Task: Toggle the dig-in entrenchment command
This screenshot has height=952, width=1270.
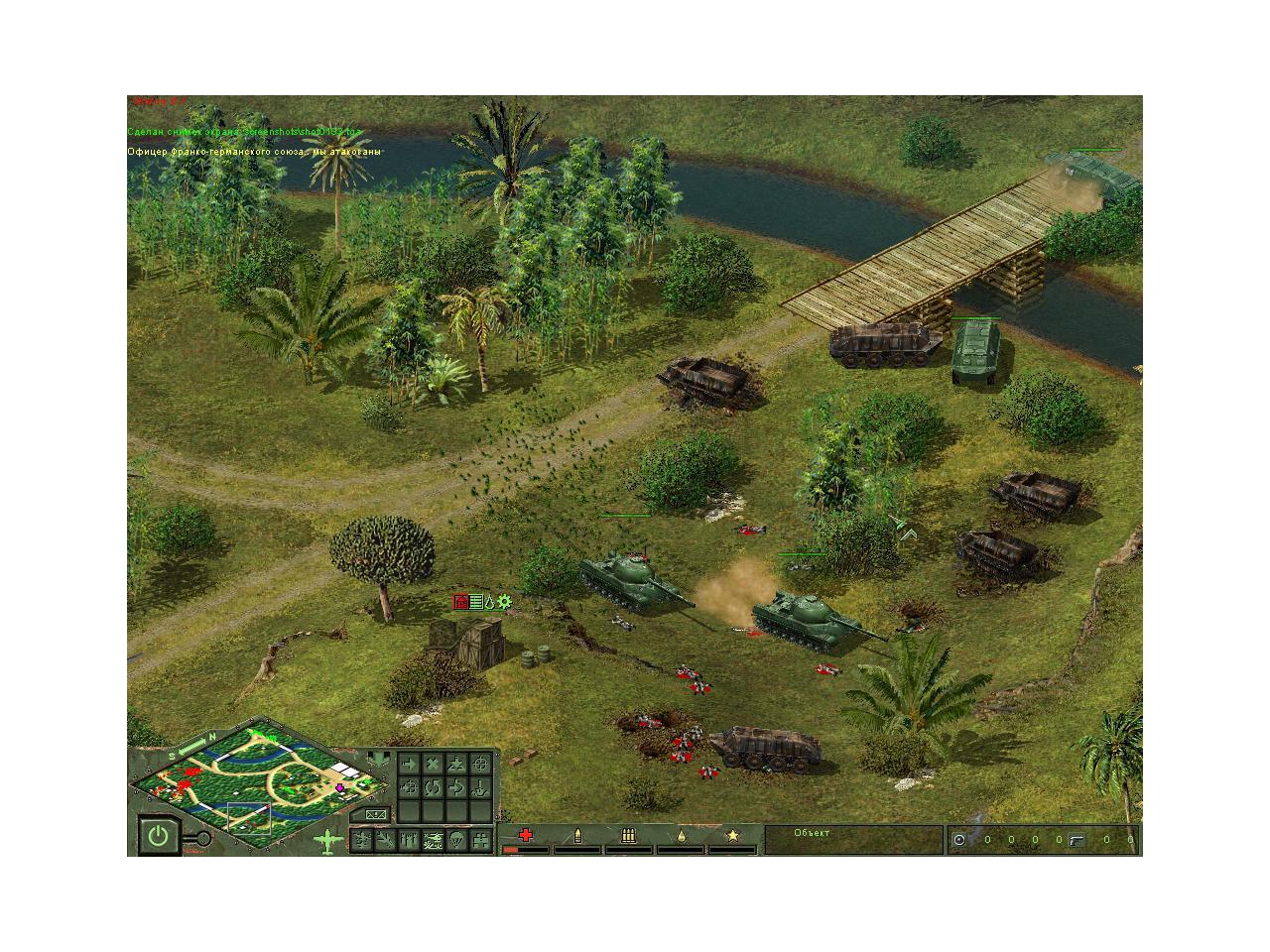Action: click(480, 787)
